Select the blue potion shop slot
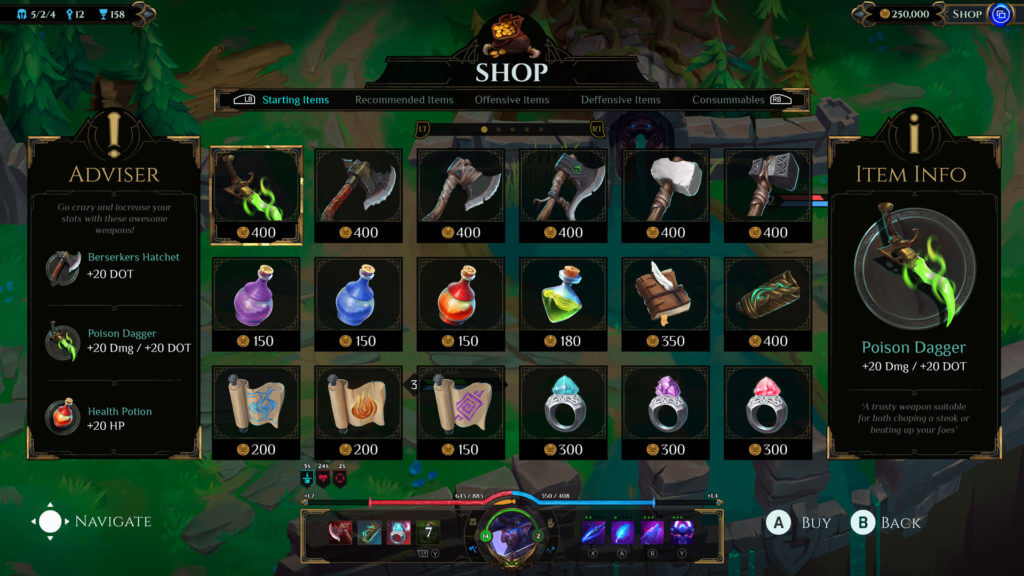This screenshot has width=1024, height=576. pos(359,304)
